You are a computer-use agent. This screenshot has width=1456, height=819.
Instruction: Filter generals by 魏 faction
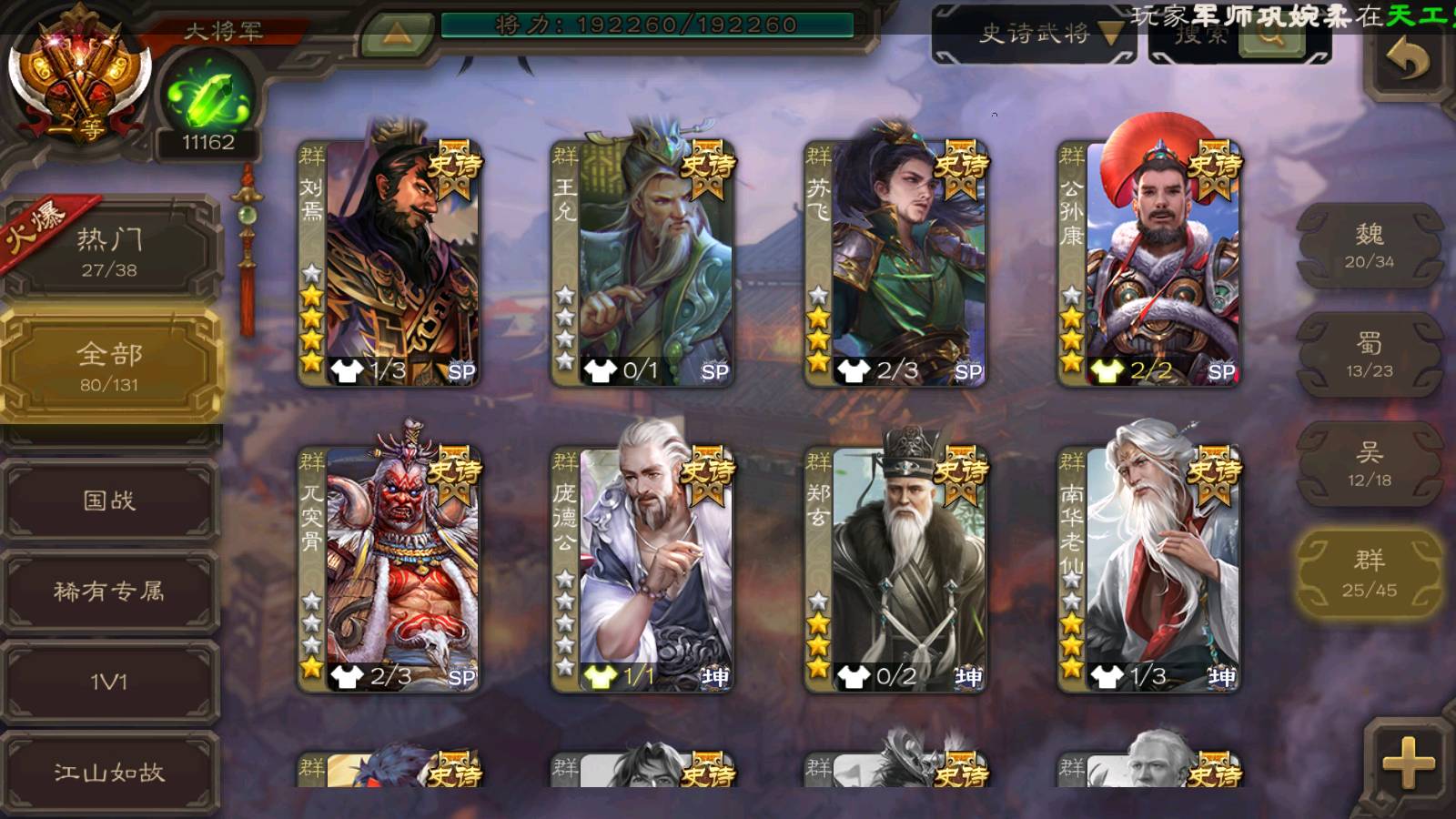tap(1369, 246)
